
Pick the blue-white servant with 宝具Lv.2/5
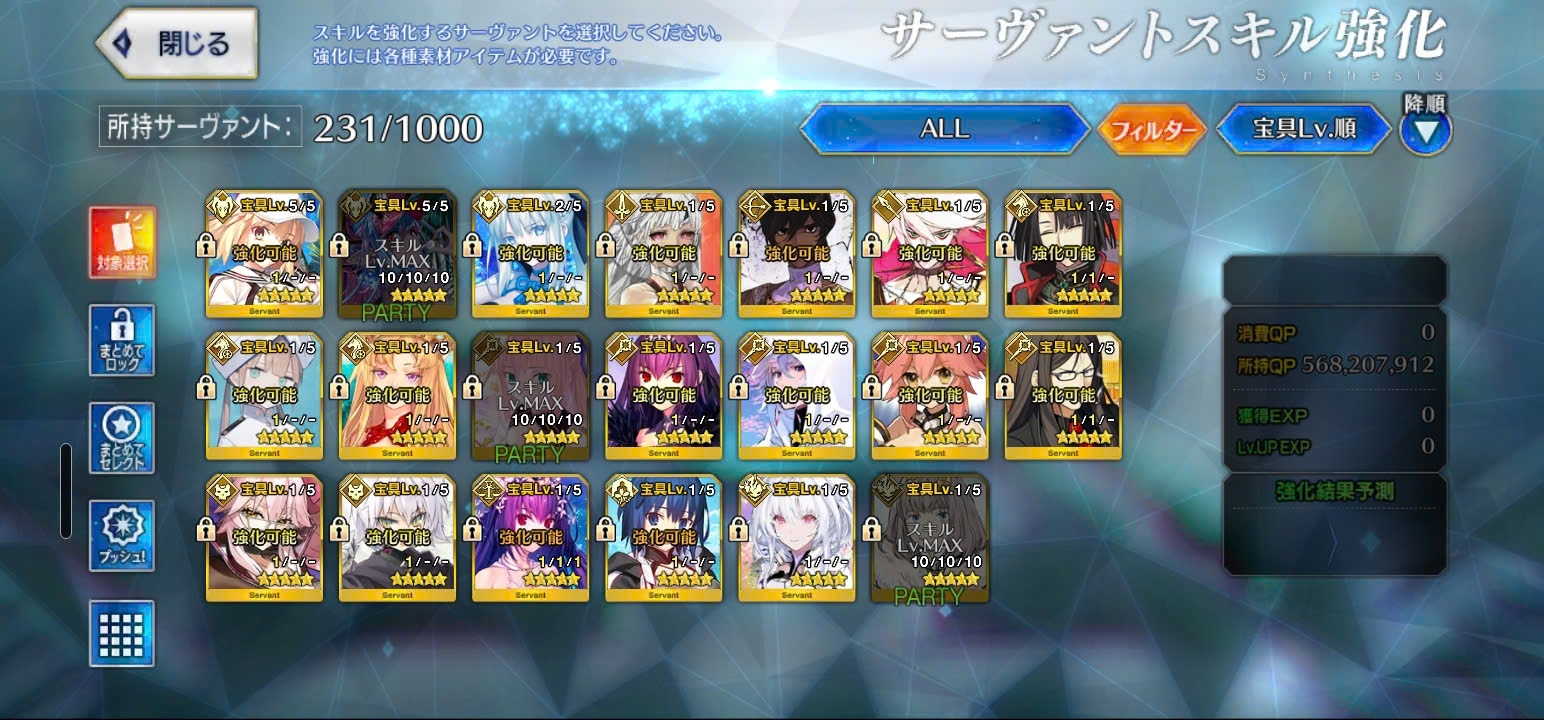pos(530,254)
